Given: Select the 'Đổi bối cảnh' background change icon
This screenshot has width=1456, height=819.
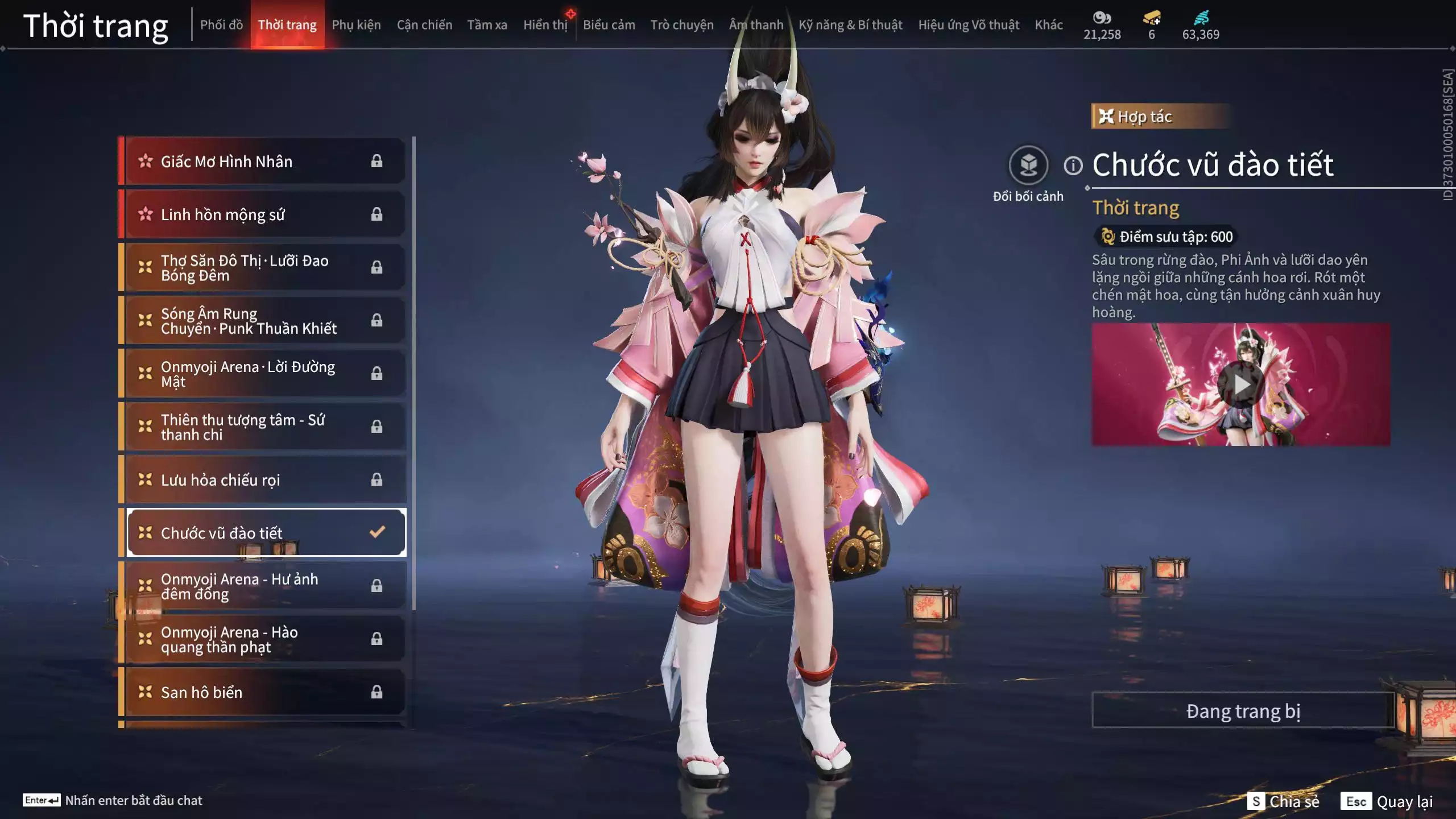Looking at the screenshot, I should click(1028, 165).
